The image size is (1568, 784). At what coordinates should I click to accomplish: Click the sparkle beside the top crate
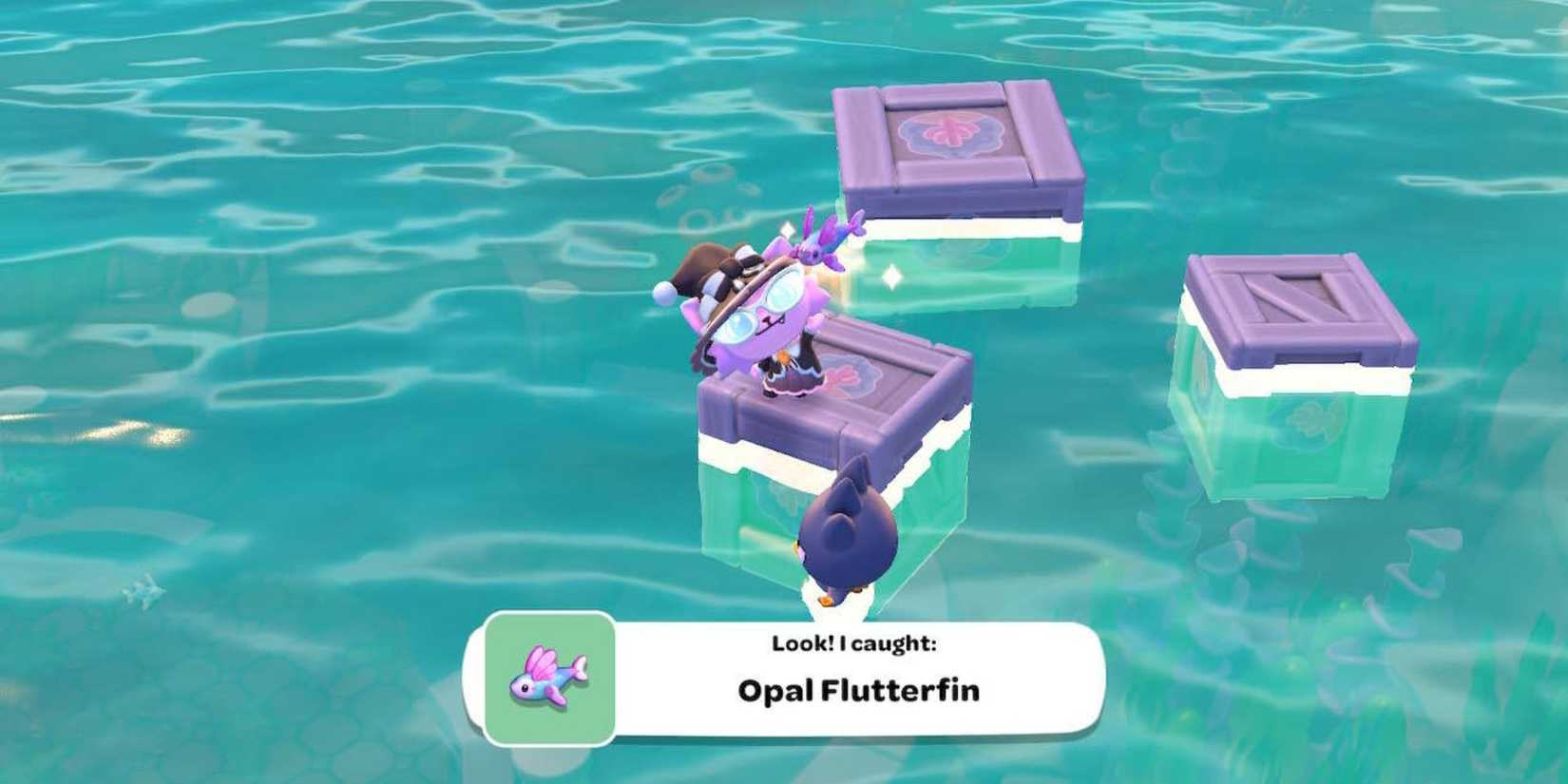pos(891,274)
